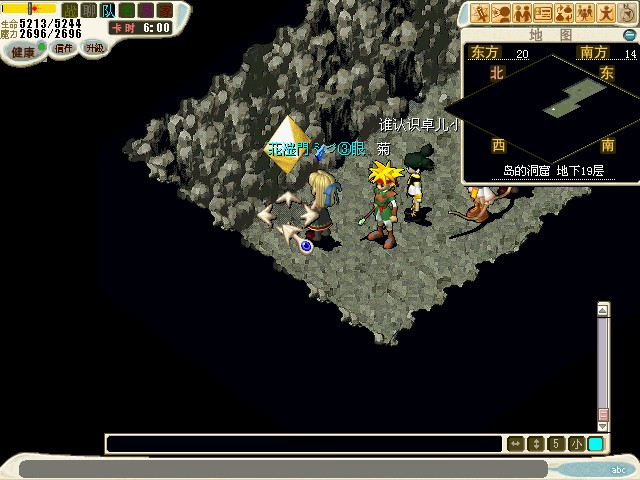Open the 信件 mail button

click(x=64, y=48)
